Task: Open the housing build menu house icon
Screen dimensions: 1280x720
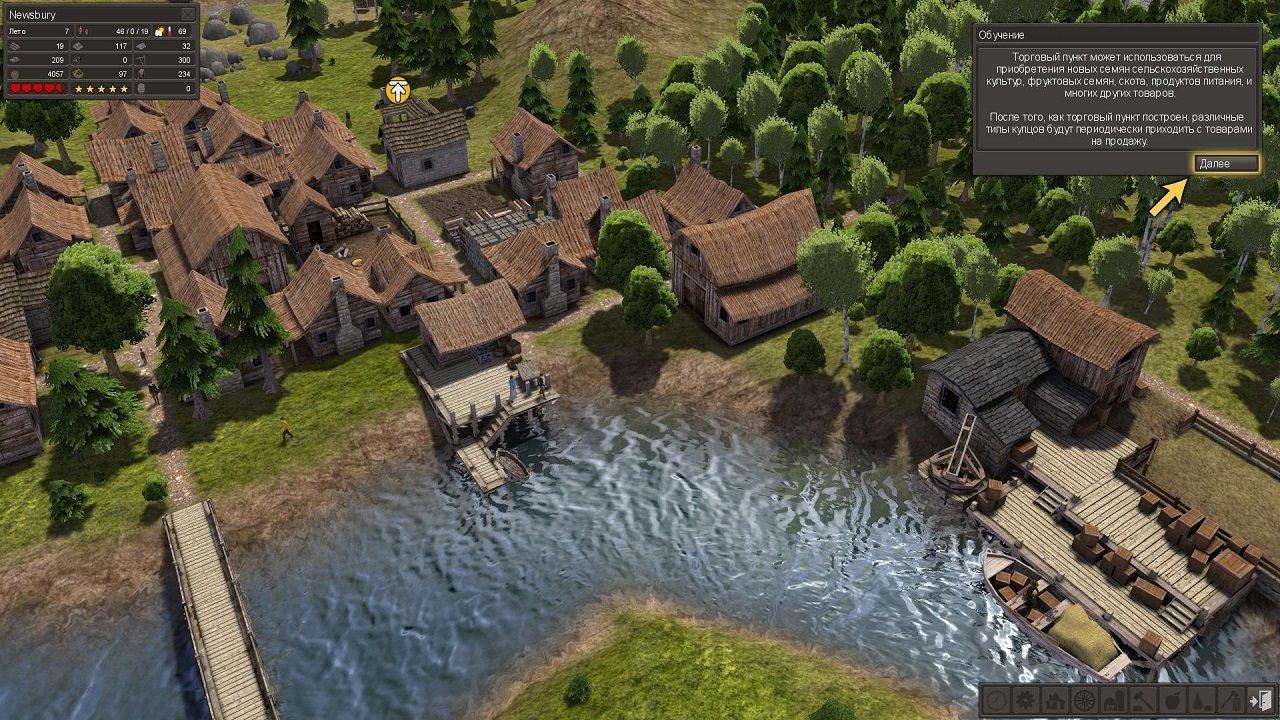Action: (x=1056, y=698)
